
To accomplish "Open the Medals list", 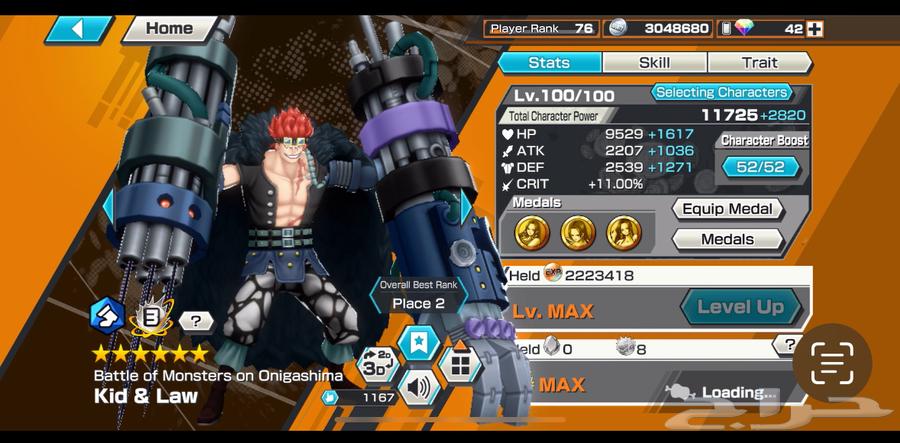I will 727,239.
